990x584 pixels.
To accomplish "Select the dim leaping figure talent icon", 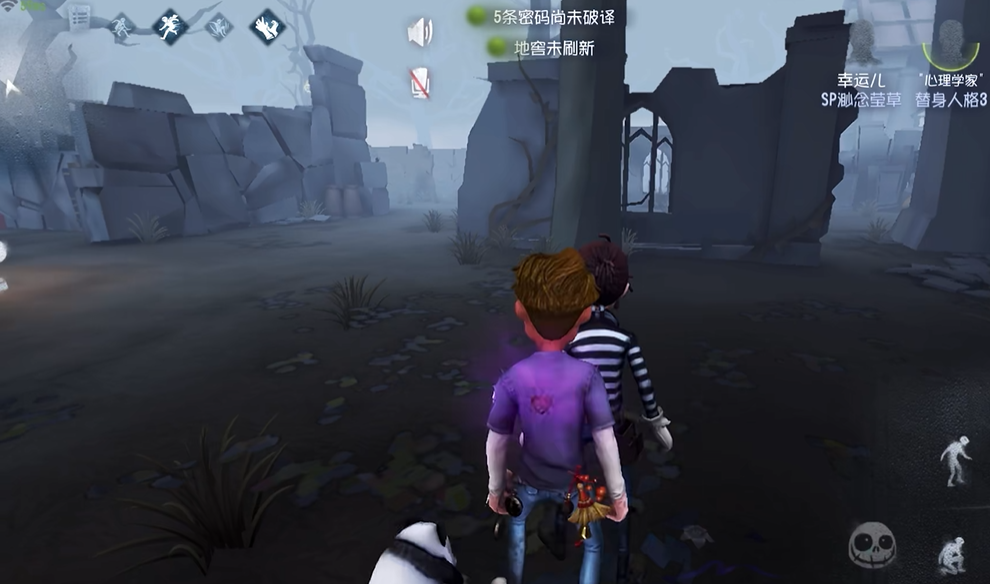I will pos(218,27).
